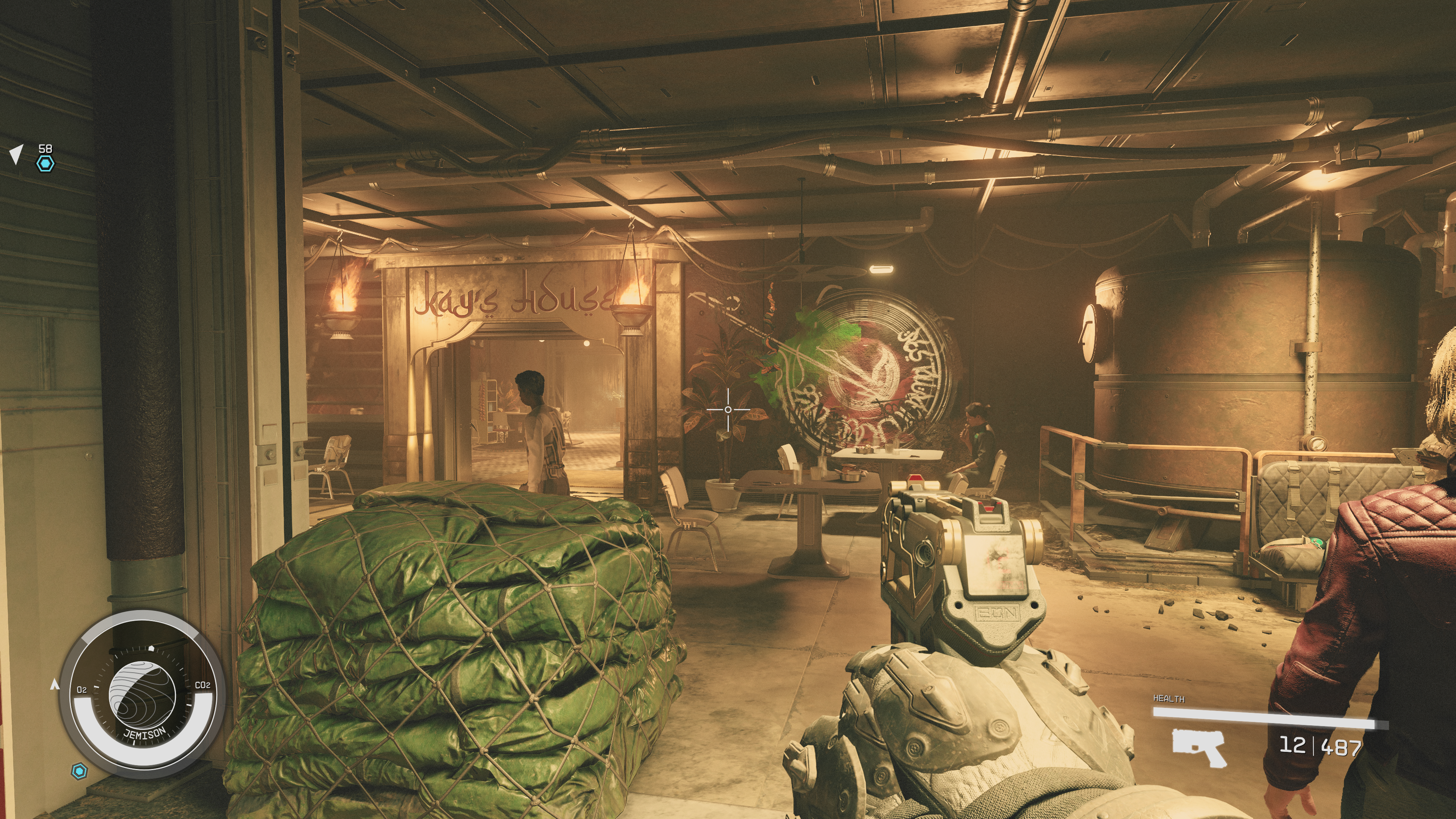
Task: Click the blue hexagon quest marker labeled 58
Action: (x=45, y=164)
